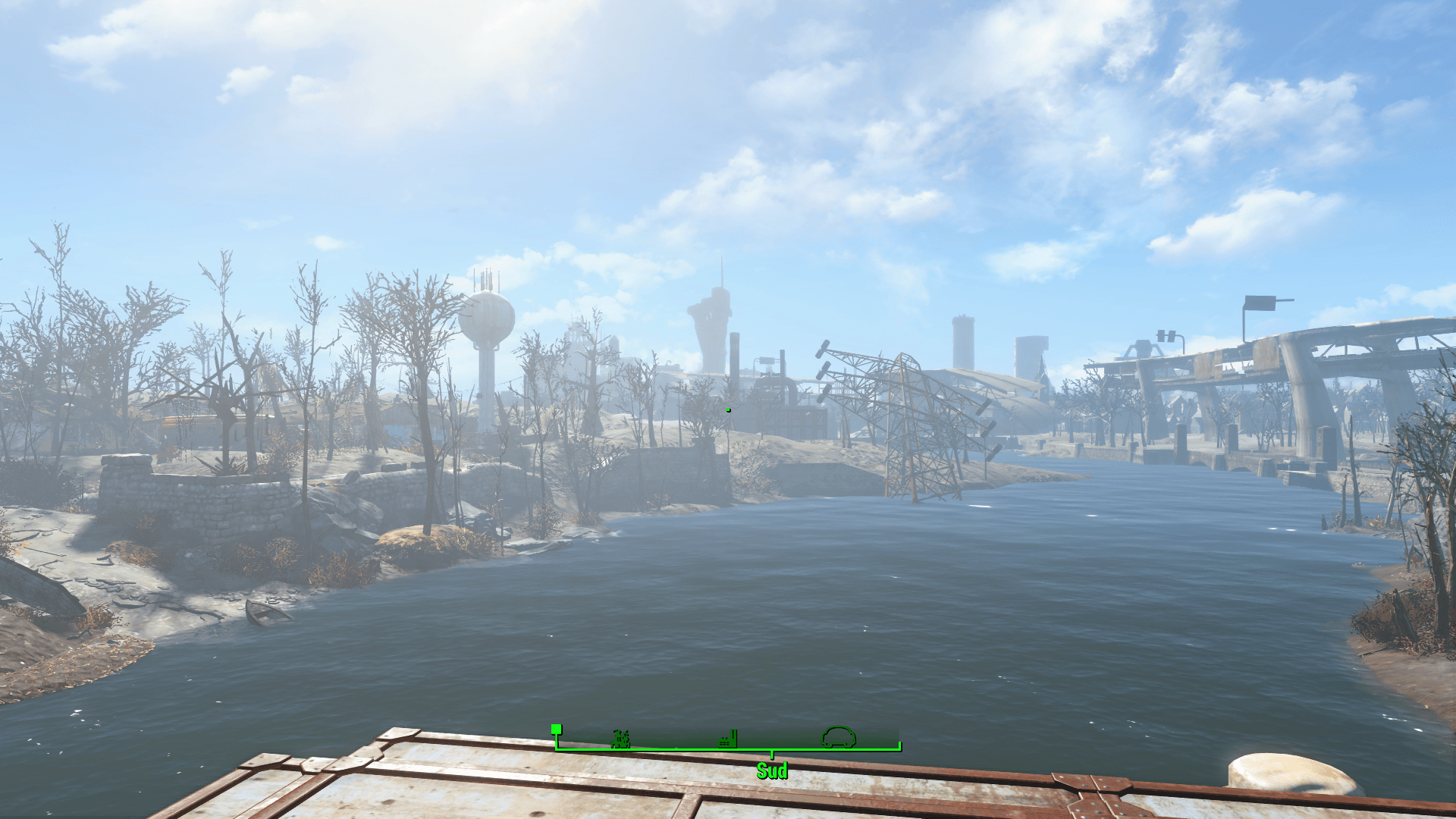The width and height of the screenshot is (1456, 819).
Task: Select the solid square quest marker
Action: pos(557,730)
